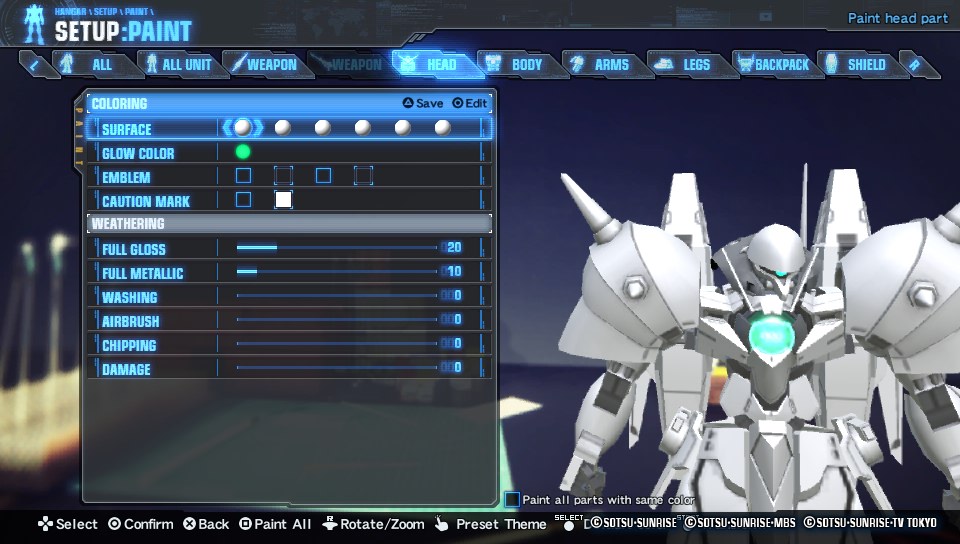Adjust the Full Gloss slider
This screenshot has height=544, width=960.
point(336,248)
